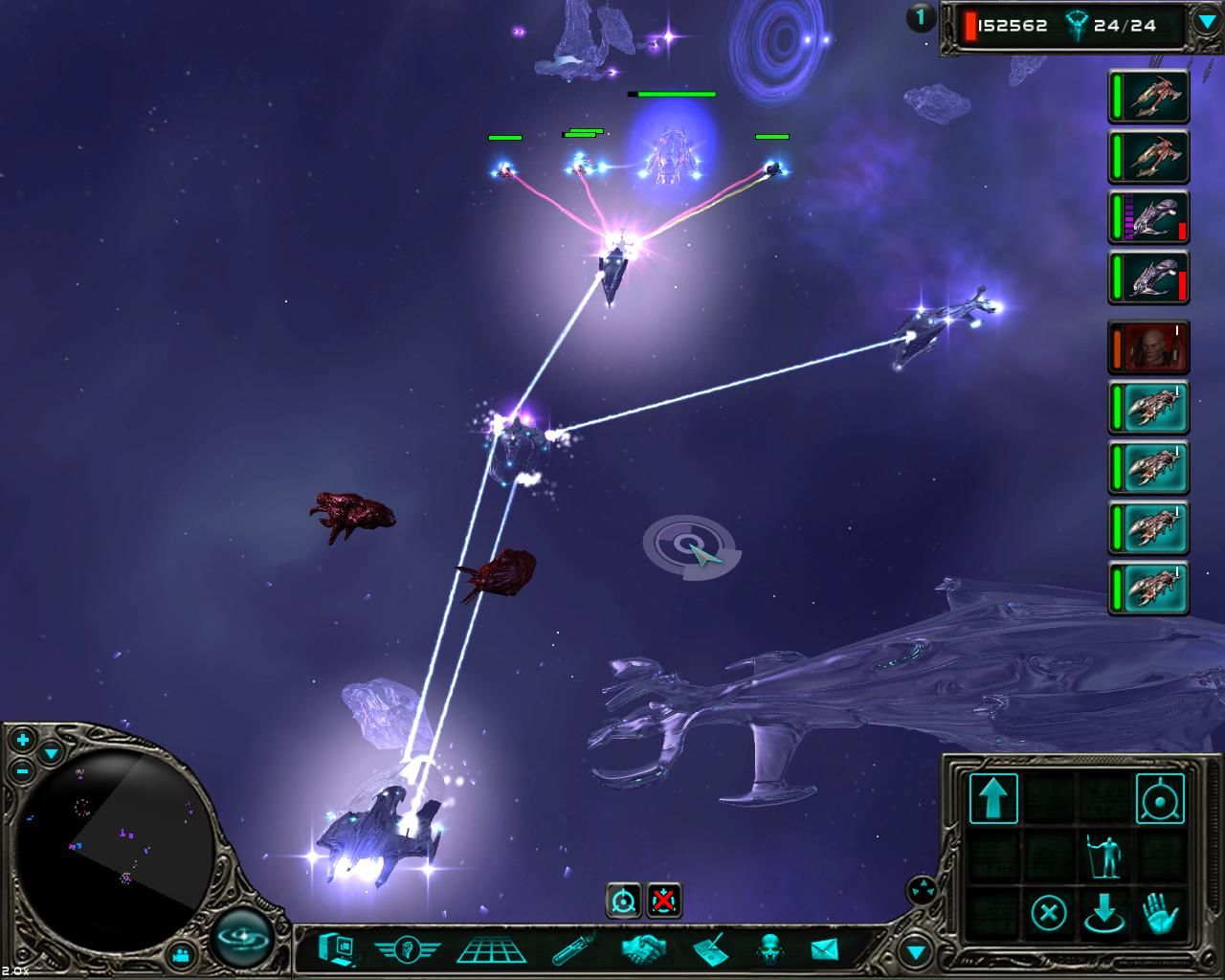1225x980 pixels.
Task: Zoom out the minimap with minus button
Action: pyautogui.click(x=23, y=770)
